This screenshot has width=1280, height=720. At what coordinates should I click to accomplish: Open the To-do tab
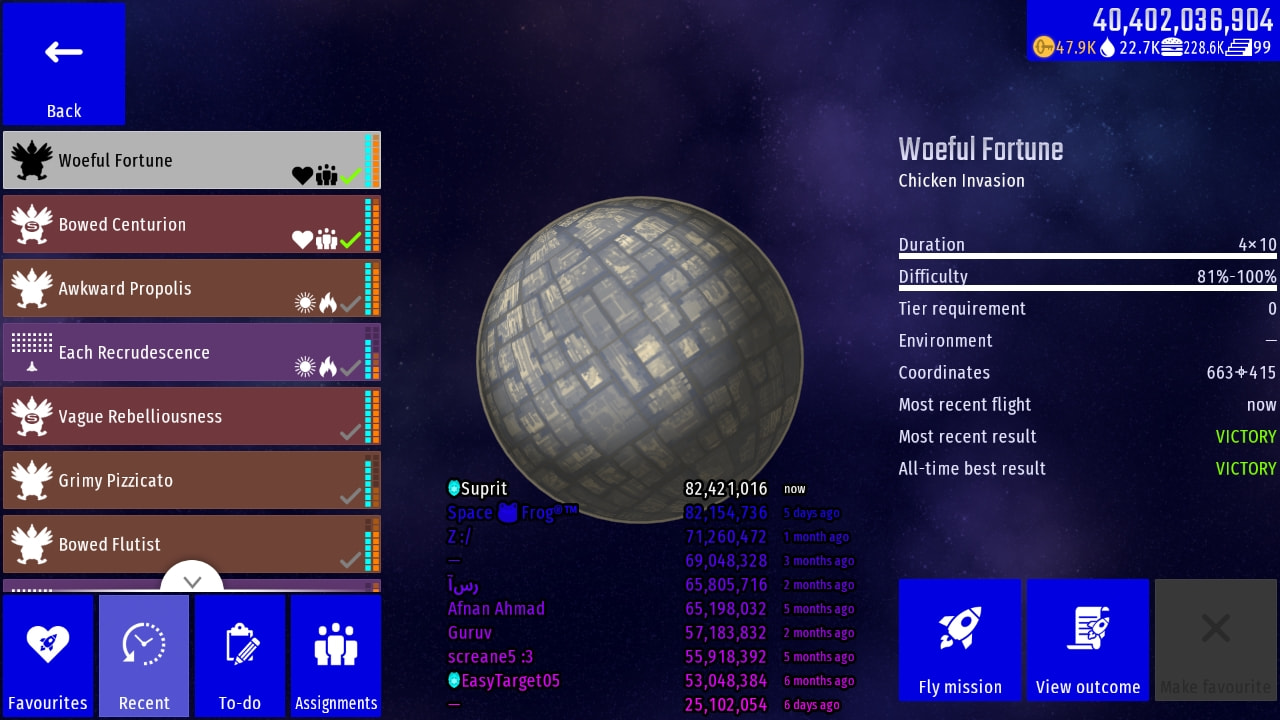point(240,655)
